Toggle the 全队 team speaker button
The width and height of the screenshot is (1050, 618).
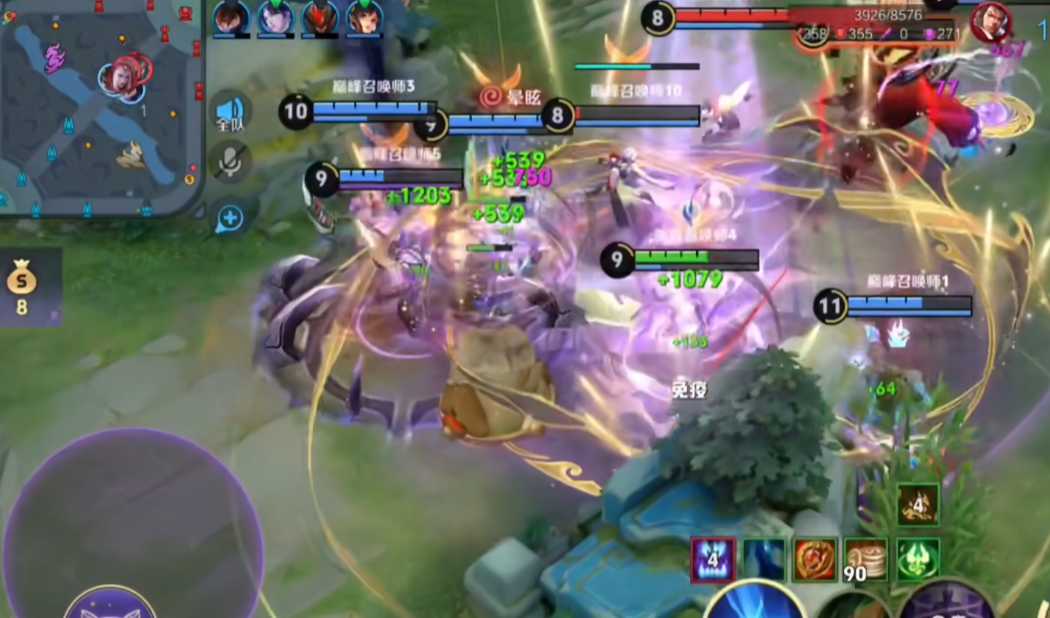231,114
